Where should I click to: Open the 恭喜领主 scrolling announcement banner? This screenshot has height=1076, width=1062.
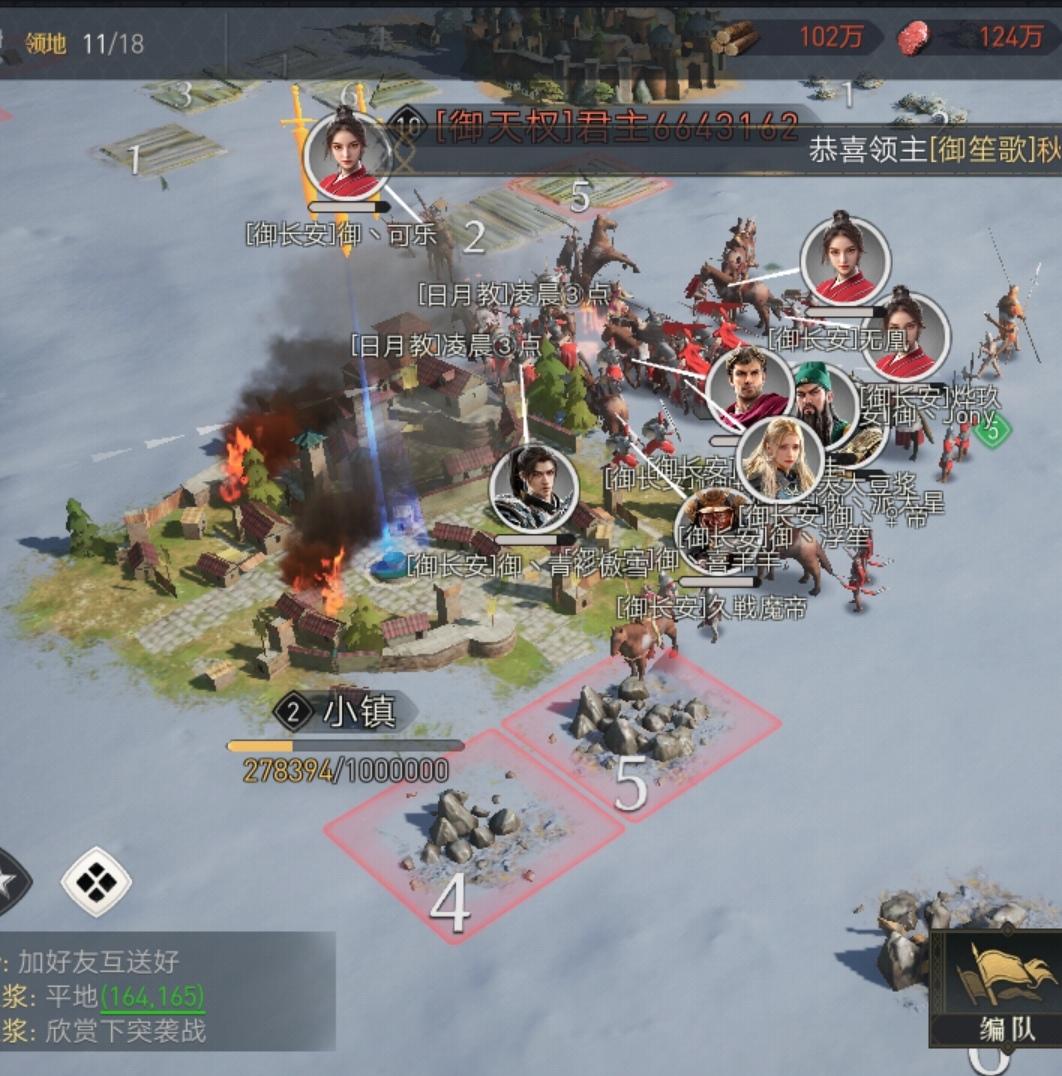[x=930, y=151]
